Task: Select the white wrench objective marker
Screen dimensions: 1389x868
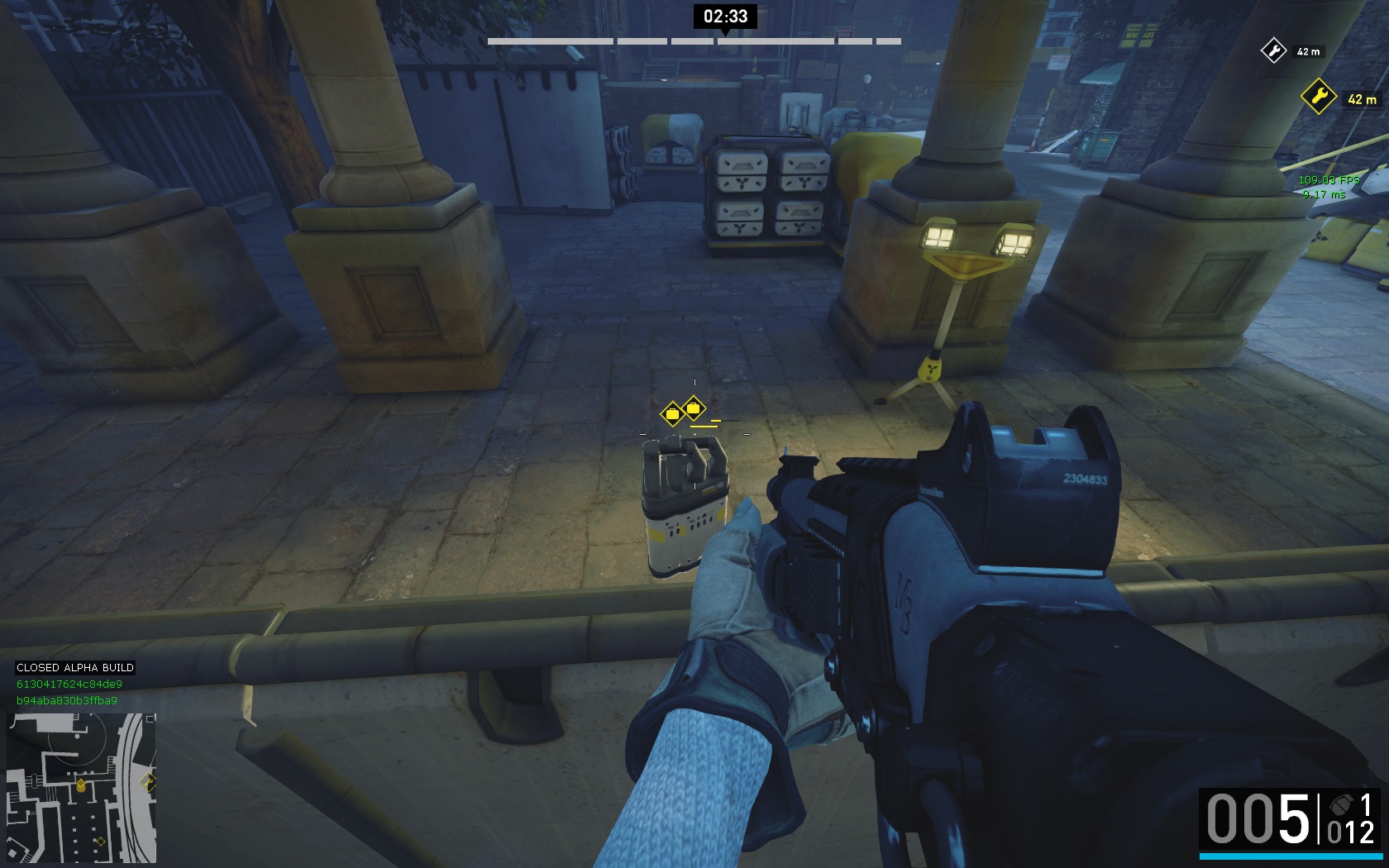Action: [1273, 50]
